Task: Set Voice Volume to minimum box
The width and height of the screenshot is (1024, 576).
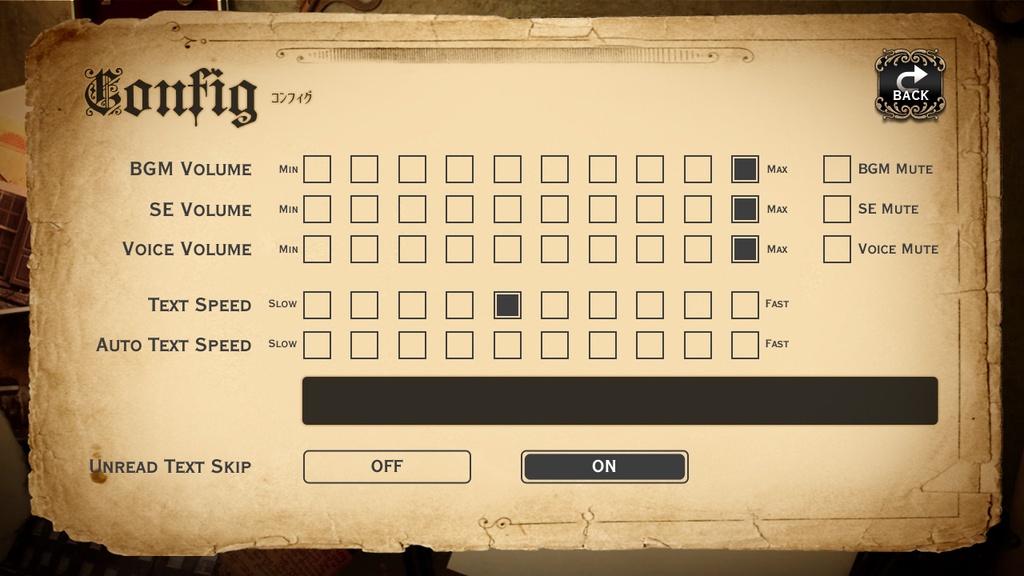Action: click(x=317, y=249)
